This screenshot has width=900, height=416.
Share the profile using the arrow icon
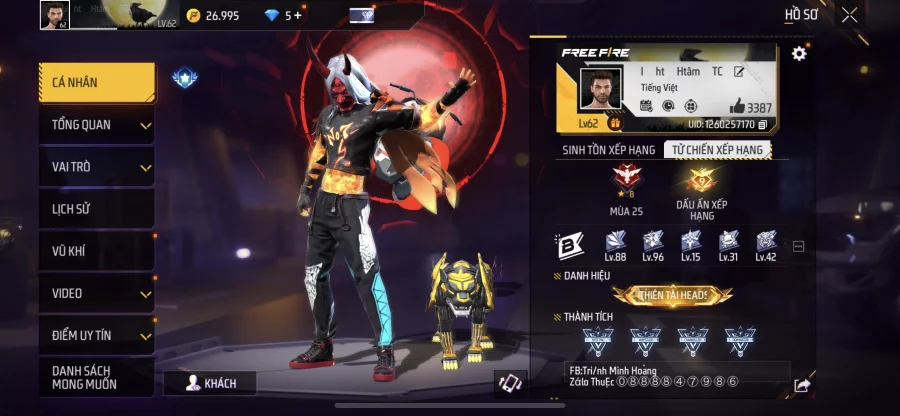pyautogui.click(x=802, y=385)
